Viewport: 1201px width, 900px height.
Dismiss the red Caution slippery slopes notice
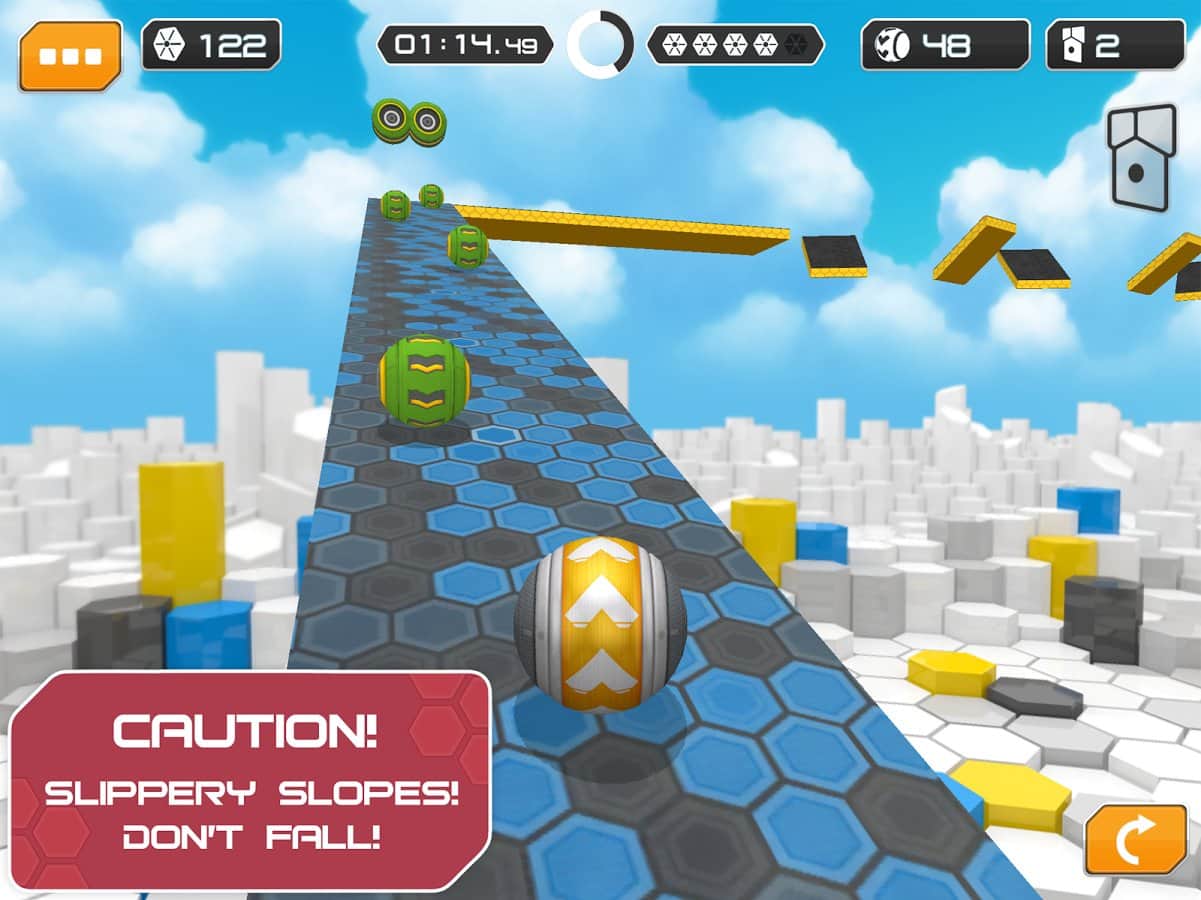248,780
